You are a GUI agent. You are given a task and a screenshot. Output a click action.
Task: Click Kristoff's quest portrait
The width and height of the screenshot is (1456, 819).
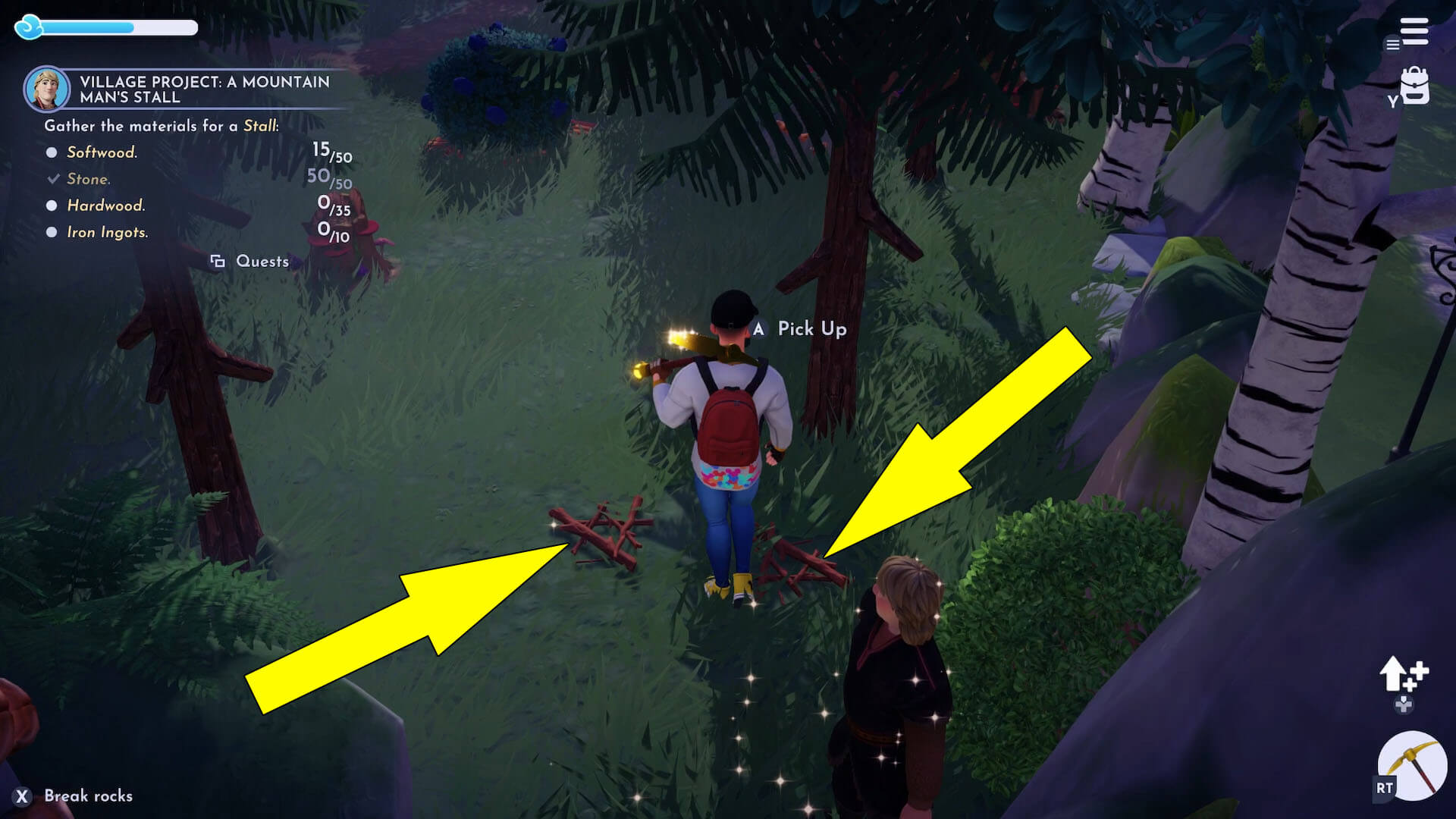tap(47, 89)
